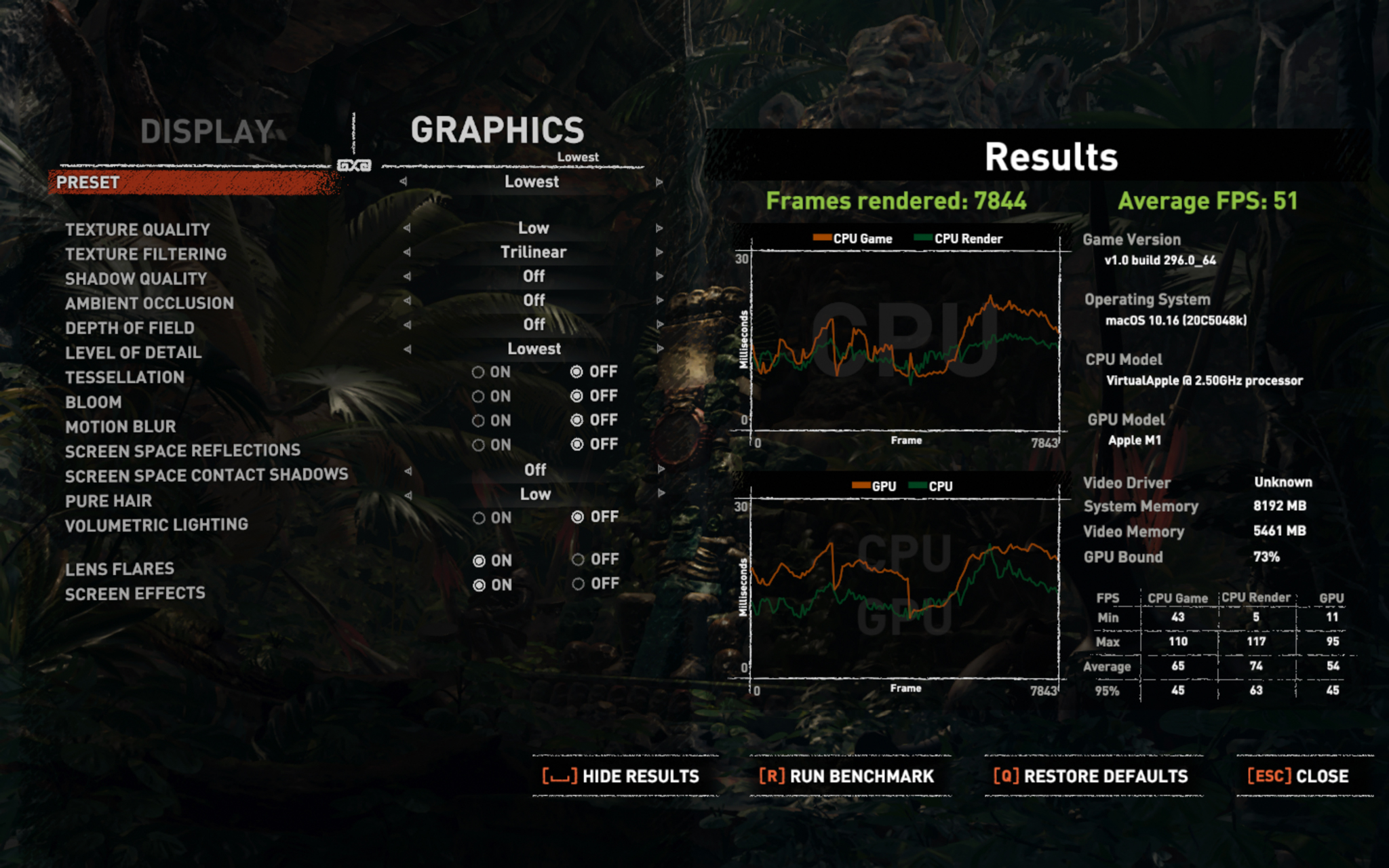Raise the preset with the right arrow
Screen dimensions: 1389x868
tap(659, 182)
